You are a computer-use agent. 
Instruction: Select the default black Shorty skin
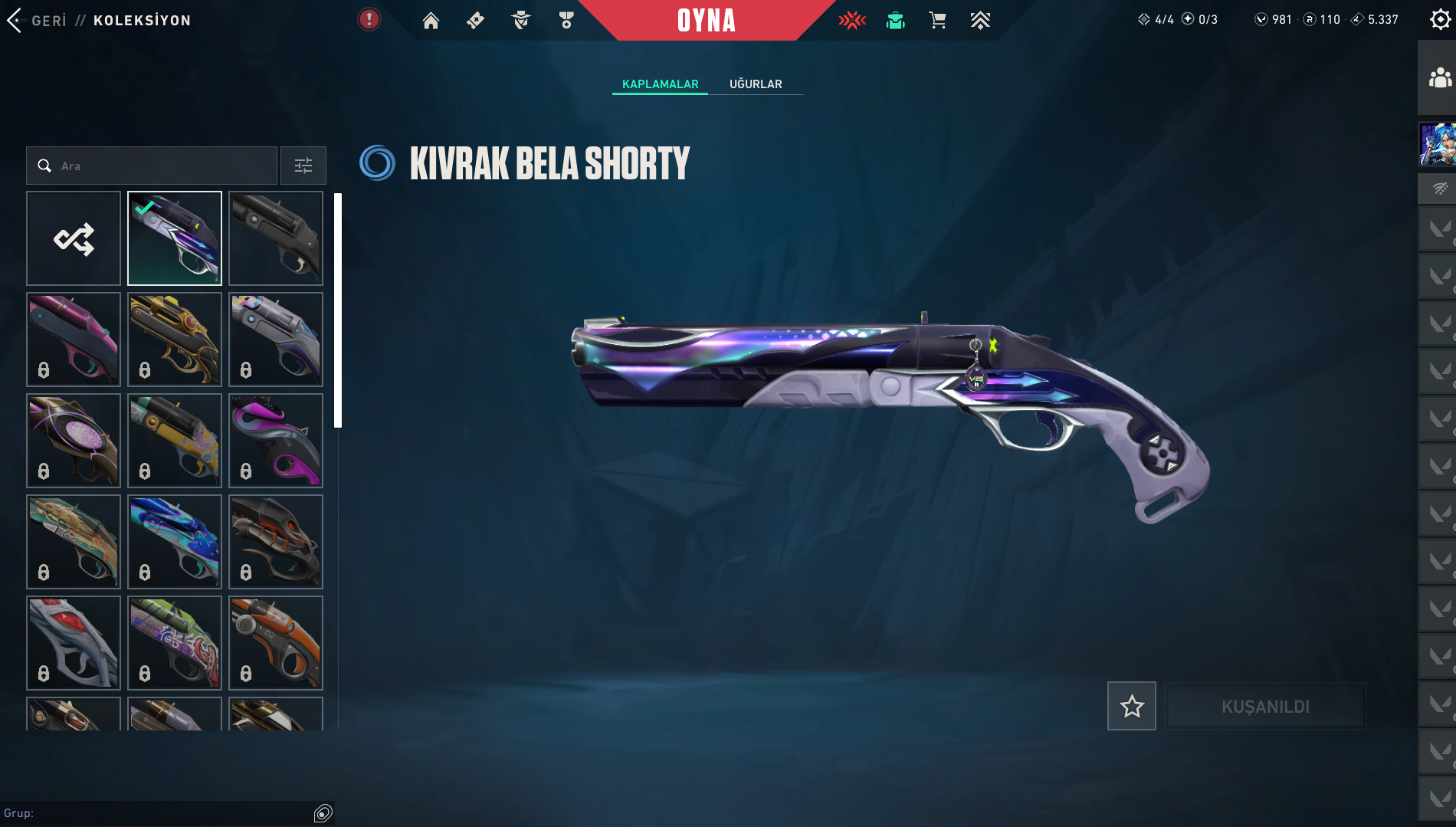click(x=276, y=238)
